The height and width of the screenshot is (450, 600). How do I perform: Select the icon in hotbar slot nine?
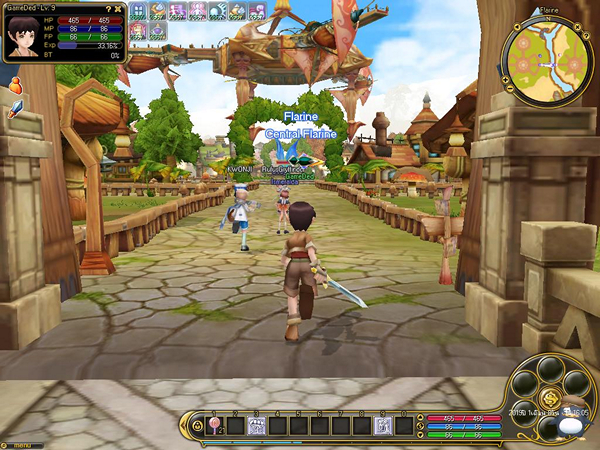pos(382,426)
